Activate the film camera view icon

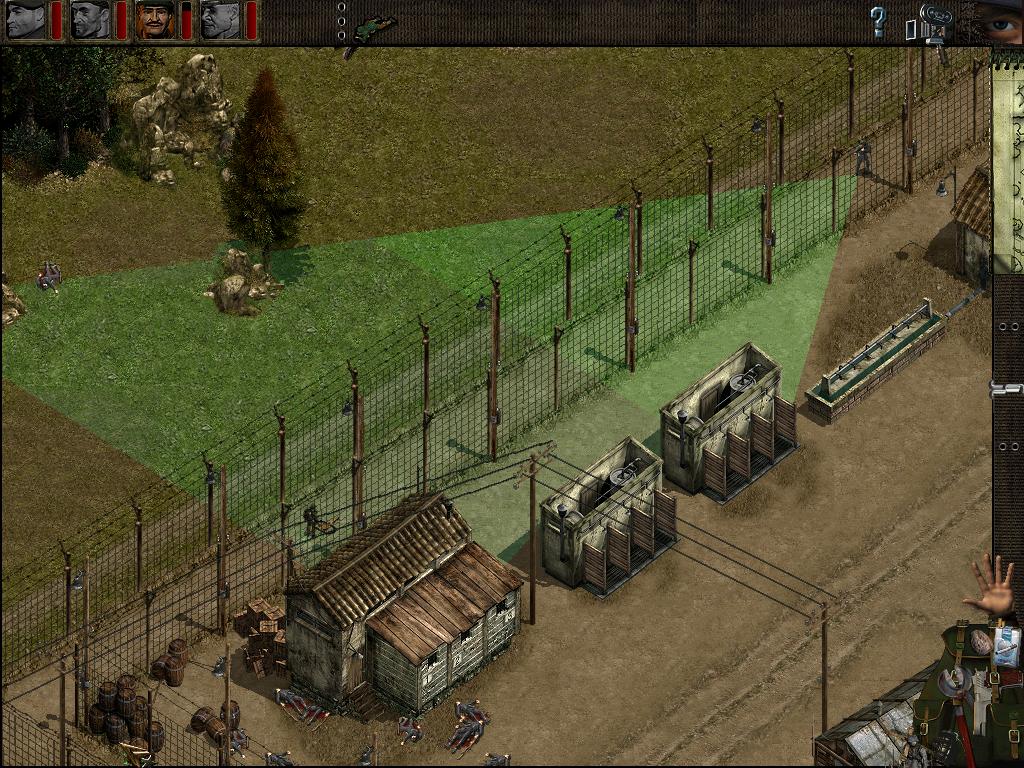click(x=933, y=22)
